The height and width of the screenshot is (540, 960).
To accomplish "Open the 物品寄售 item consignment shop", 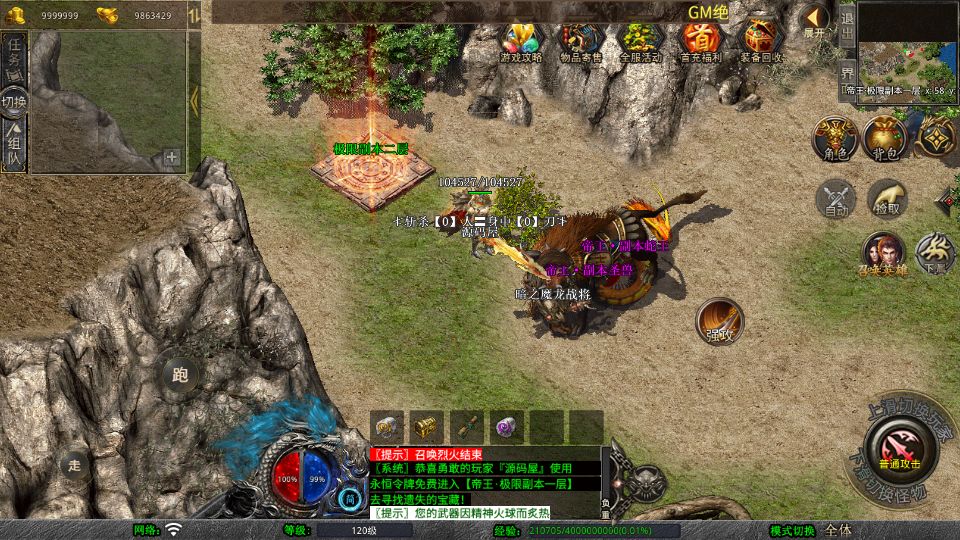I will [x=581, y=41].
